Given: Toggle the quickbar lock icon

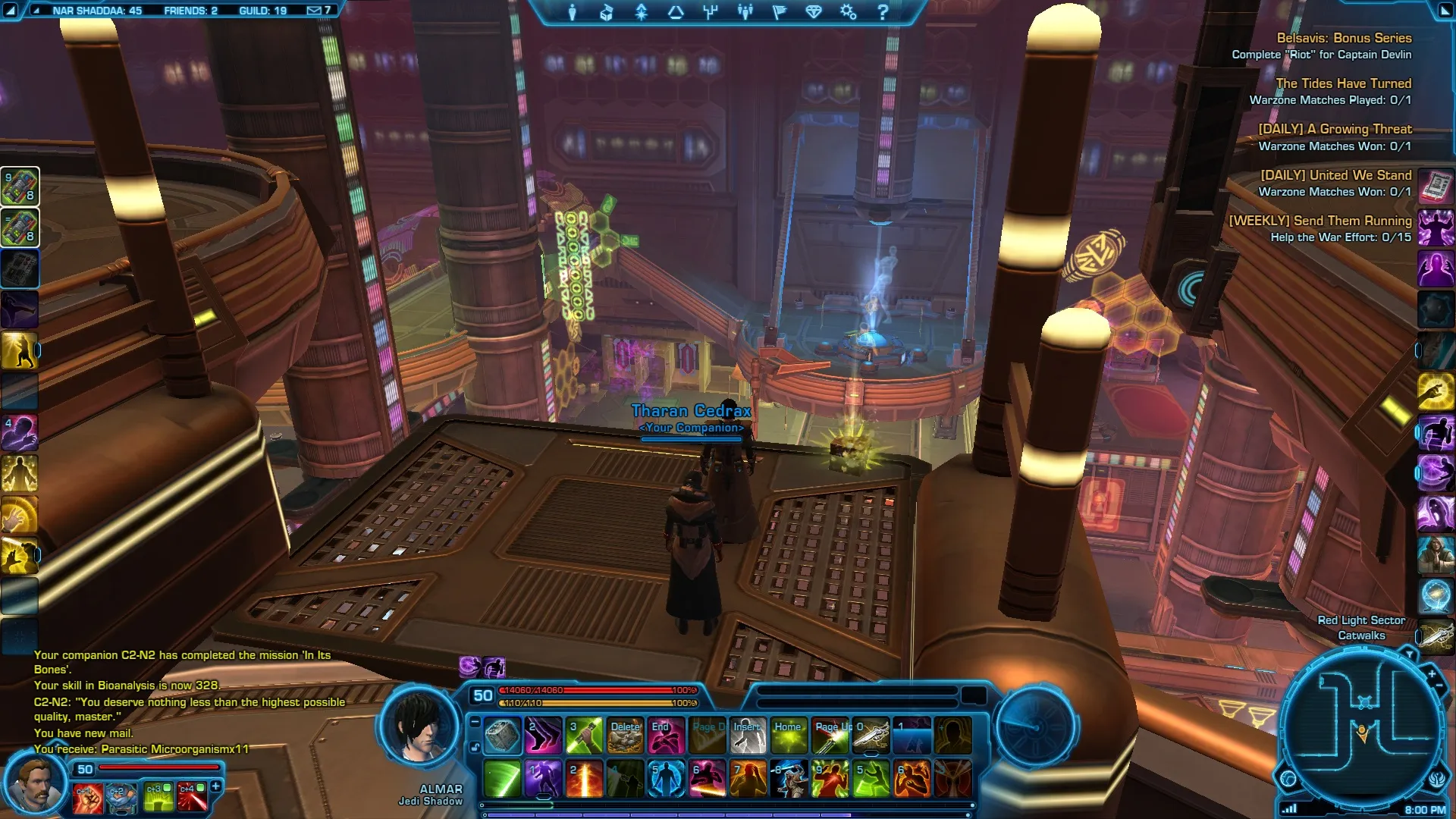Looking at the screenshot, I should pyautogui.click(x=475, y=747).
